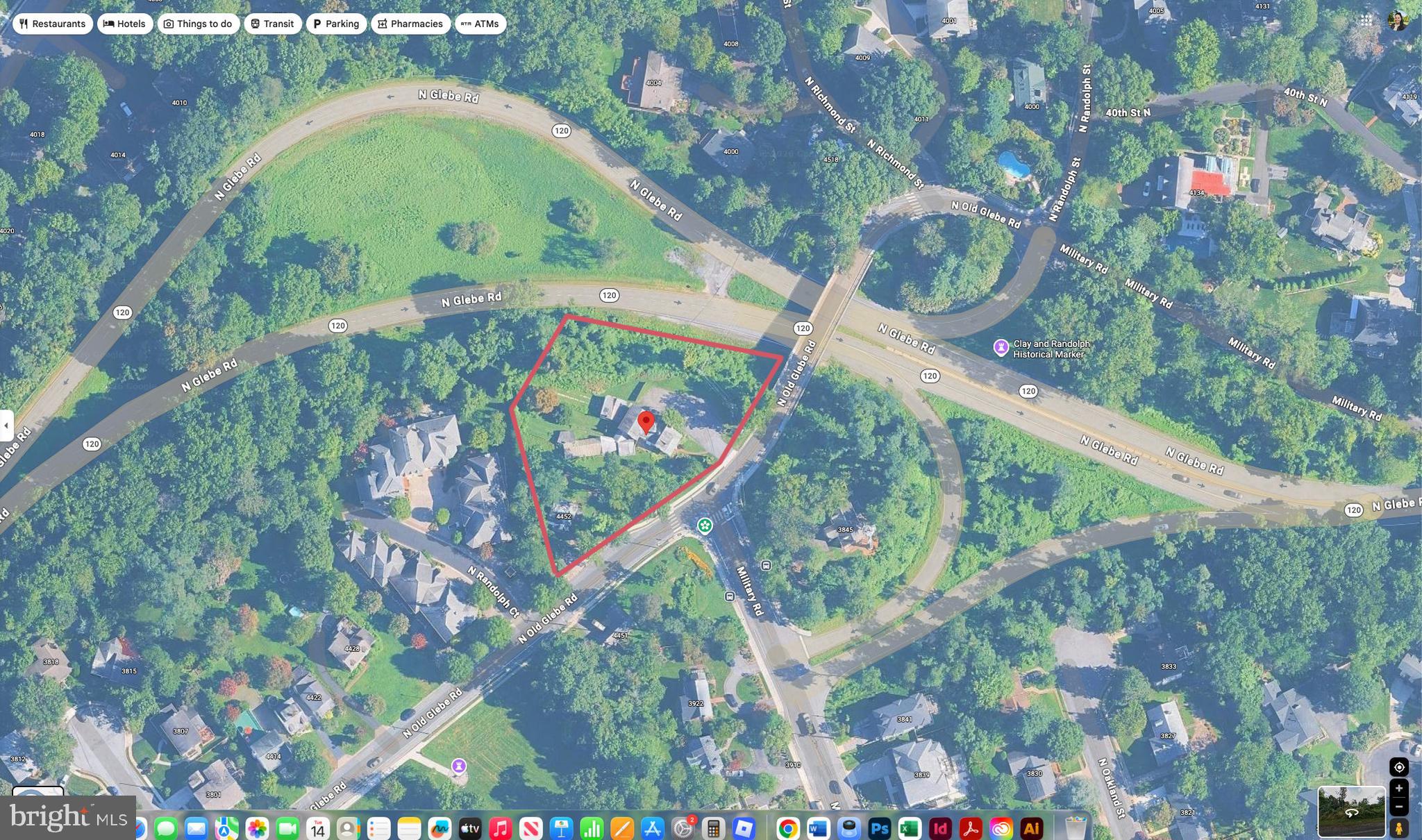Click the green park icon near the roundabout

[x=705, y=526]
